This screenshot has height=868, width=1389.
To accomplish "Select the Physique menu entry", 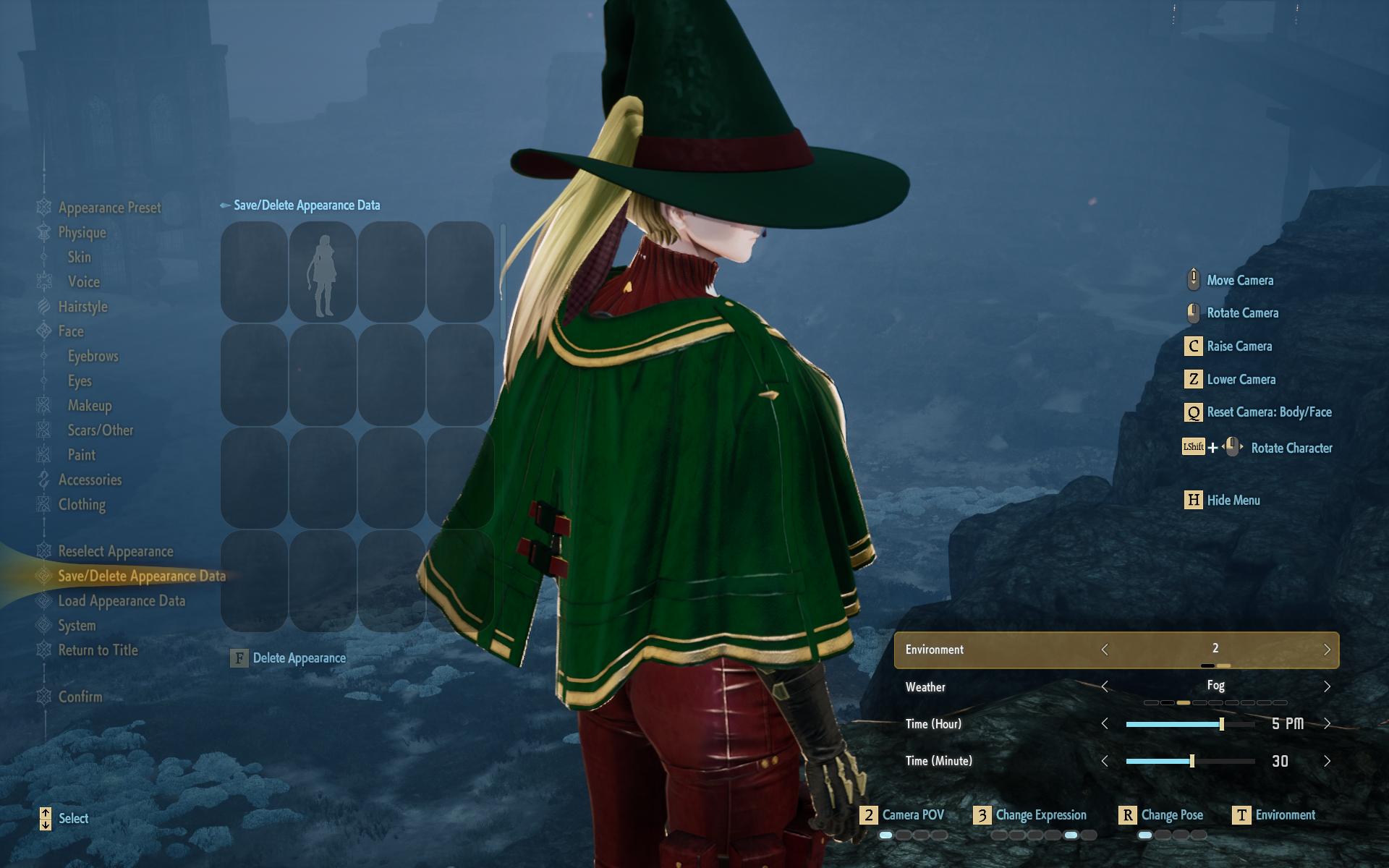I will [x=82, y=232].
